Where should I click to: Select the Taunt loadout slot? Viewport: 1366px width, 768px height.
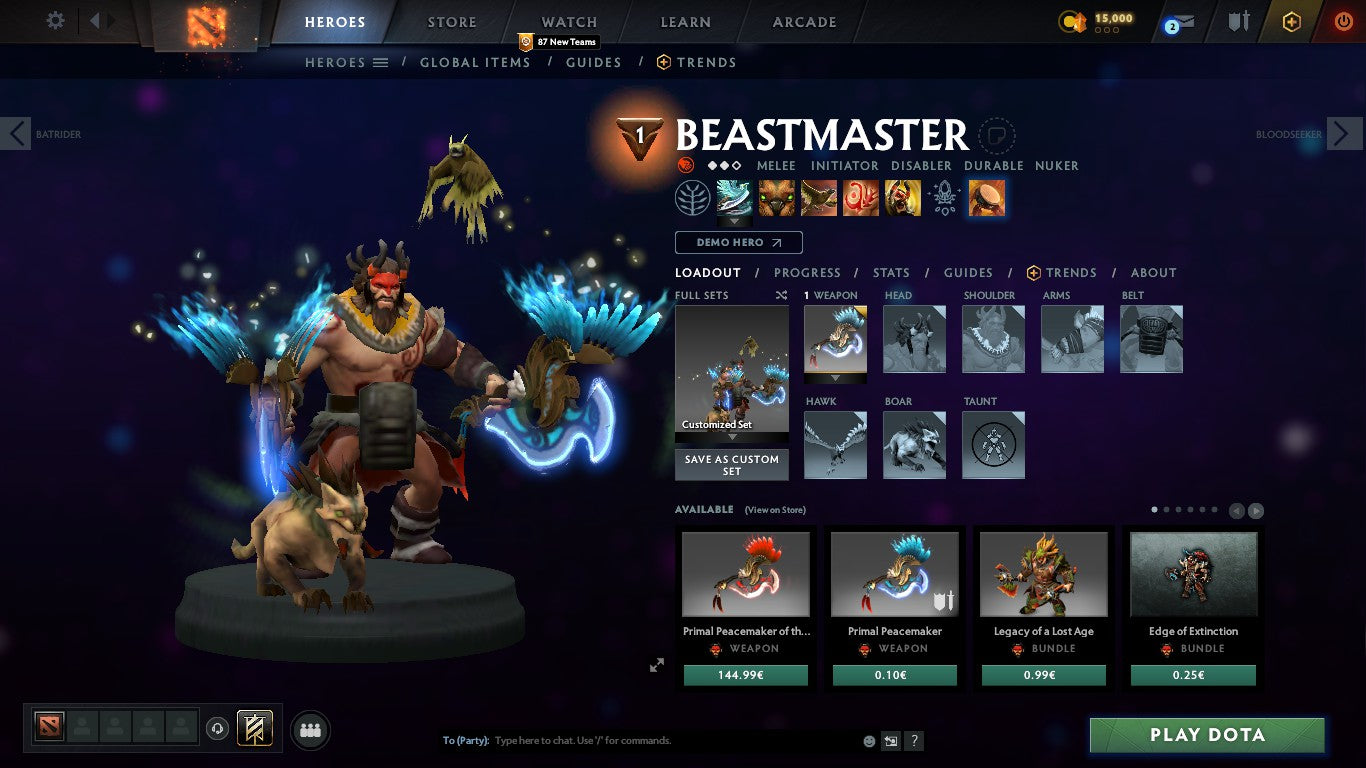click(x=992, y=445)
